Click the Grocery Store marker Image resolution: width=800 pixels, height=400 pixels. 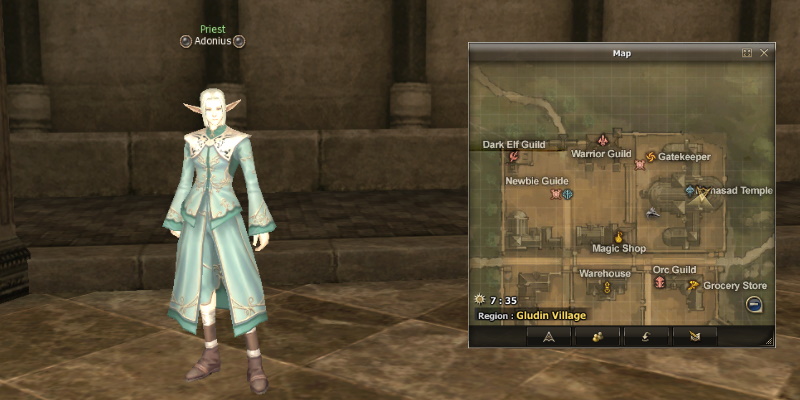point(692,285)
